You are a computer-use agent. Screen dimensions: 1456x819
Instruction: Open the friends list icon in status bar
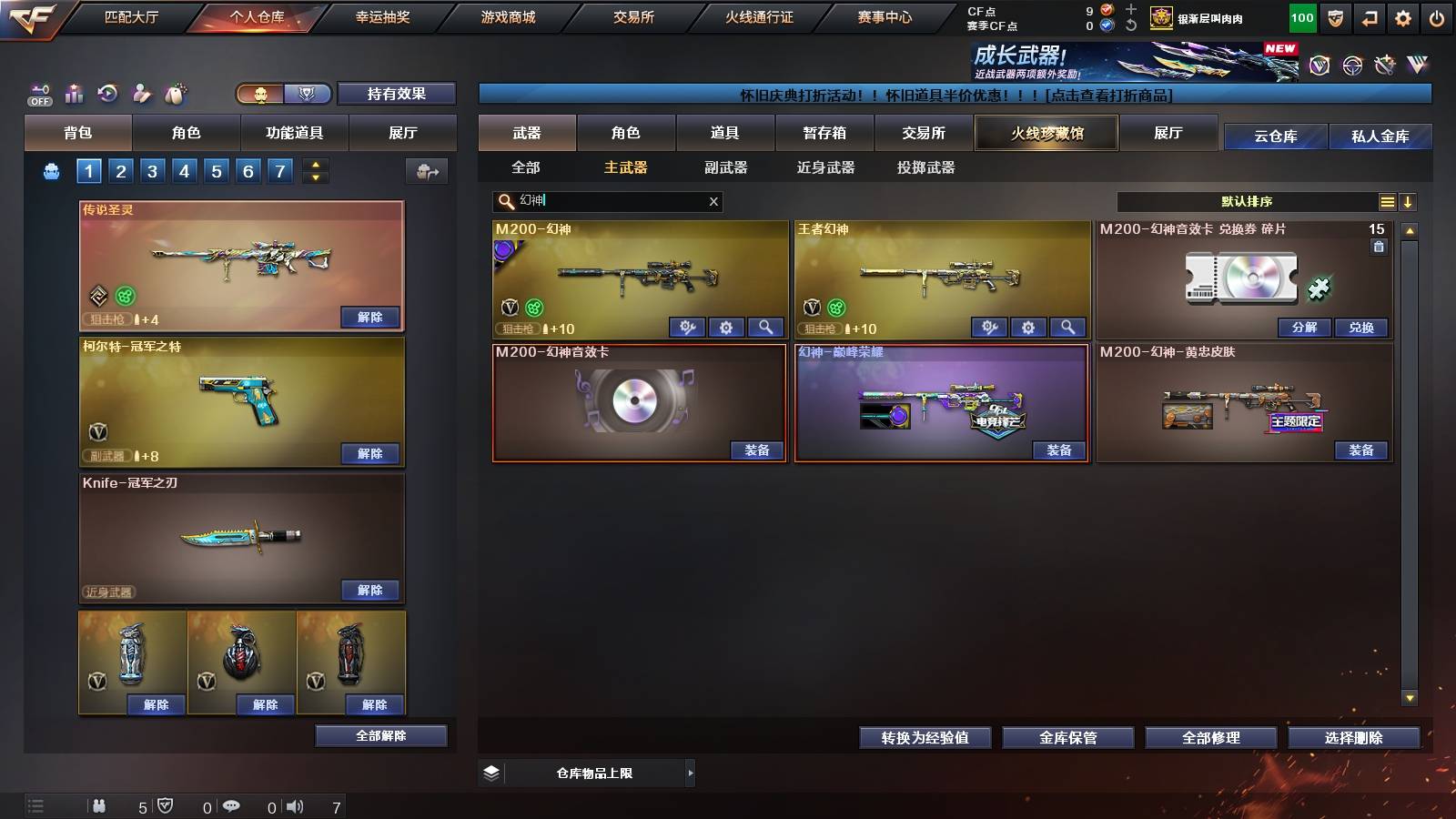click(100, 805)
